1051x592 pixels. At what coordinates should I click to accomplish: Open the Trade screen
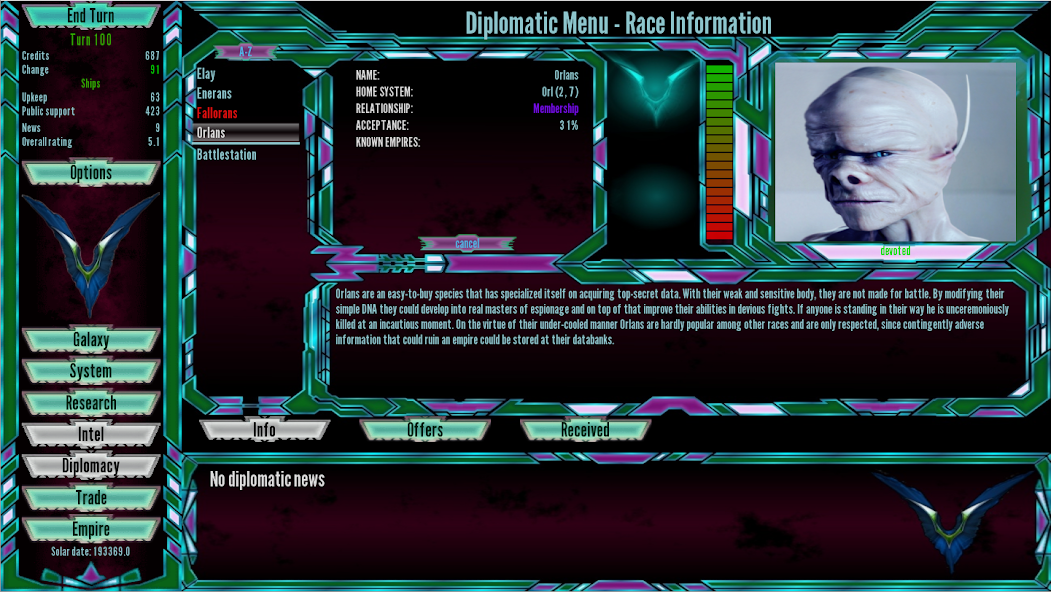click(90, 498)
